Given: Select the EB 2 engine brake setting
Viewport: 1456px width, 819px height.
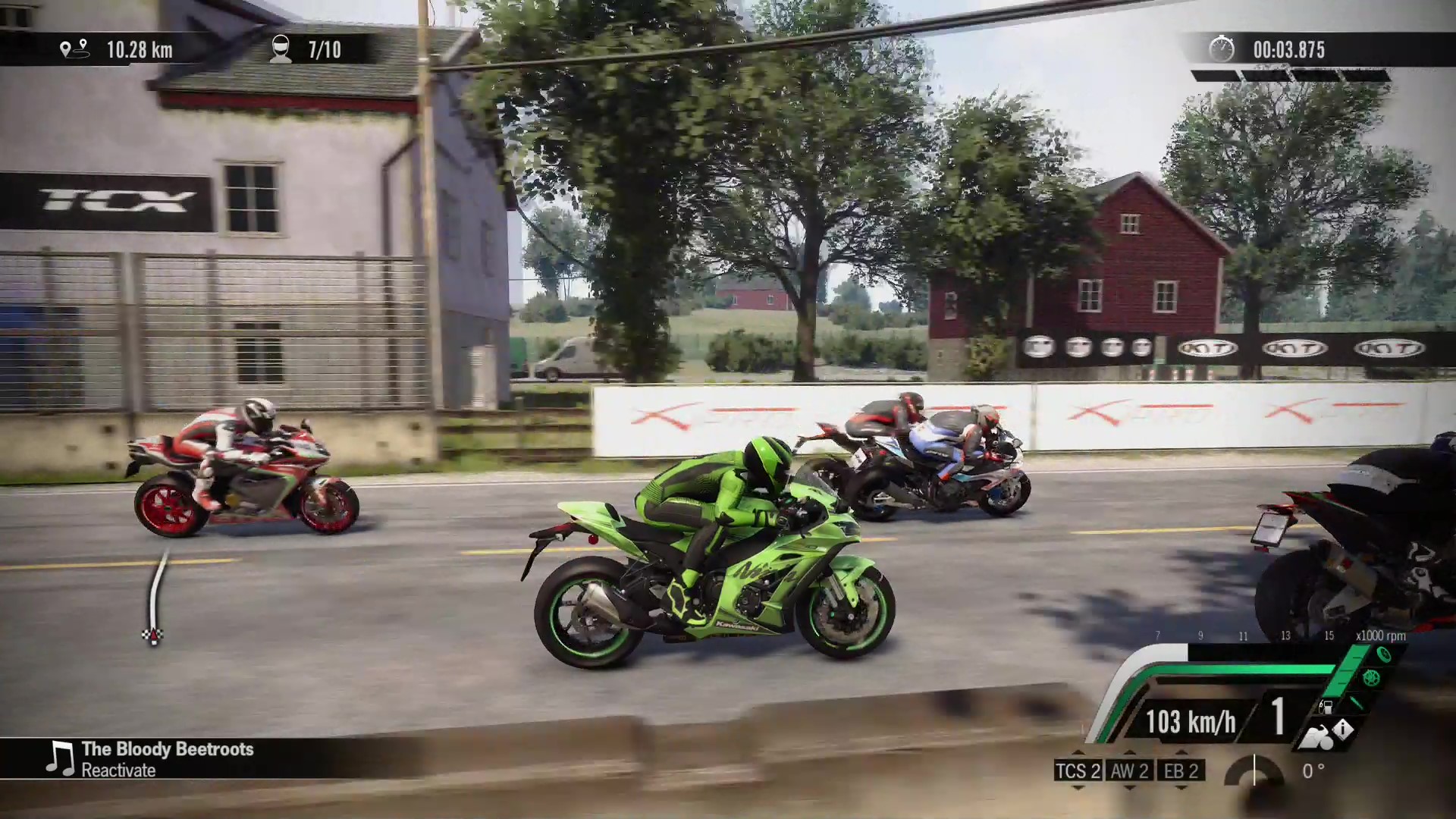Looking at the screenshot, I should pos(1181,771).
